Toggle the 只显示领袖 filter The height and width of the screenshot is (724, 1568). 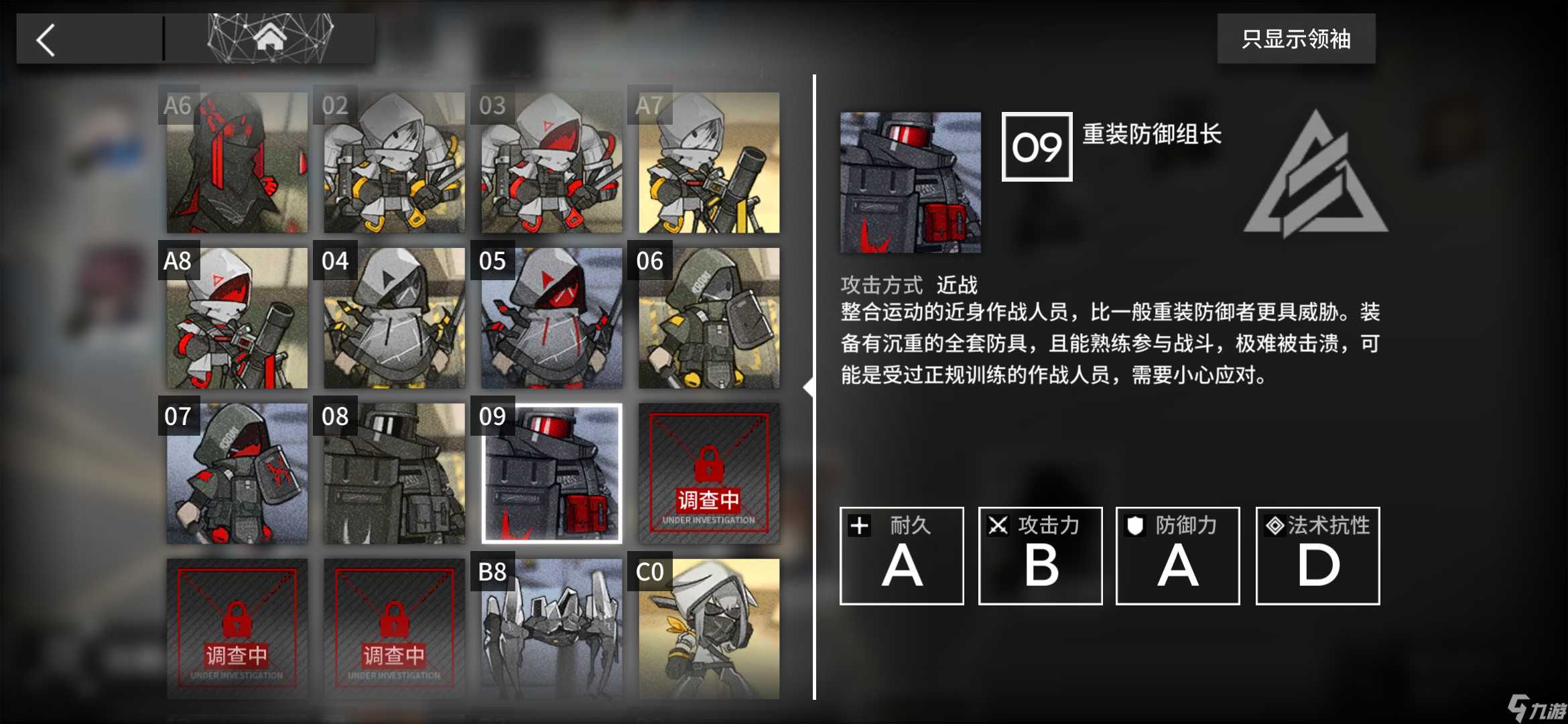click(x=1296, y=40)
